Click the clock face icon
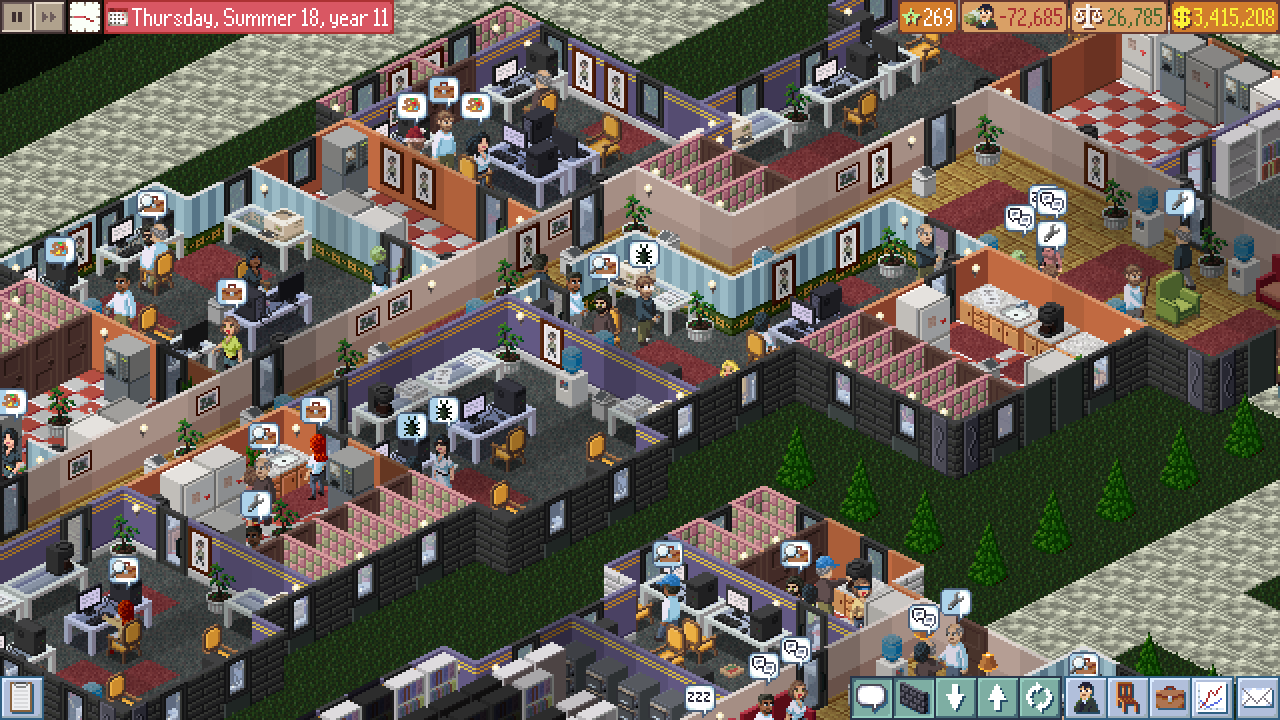The height and width of the screenshot is (720, 1280). tap(84, 16)
